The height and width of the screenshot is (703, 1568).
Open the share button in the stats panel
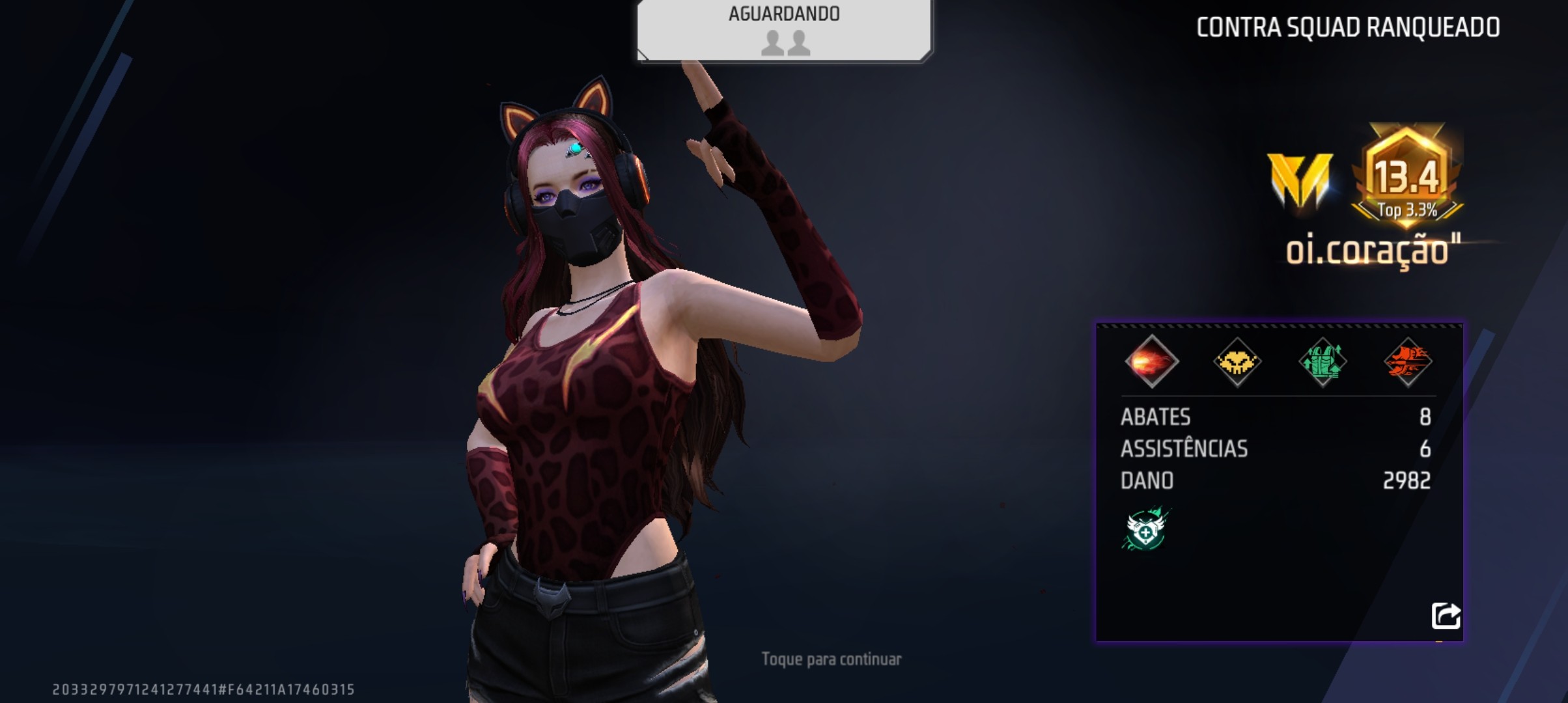1446,615
